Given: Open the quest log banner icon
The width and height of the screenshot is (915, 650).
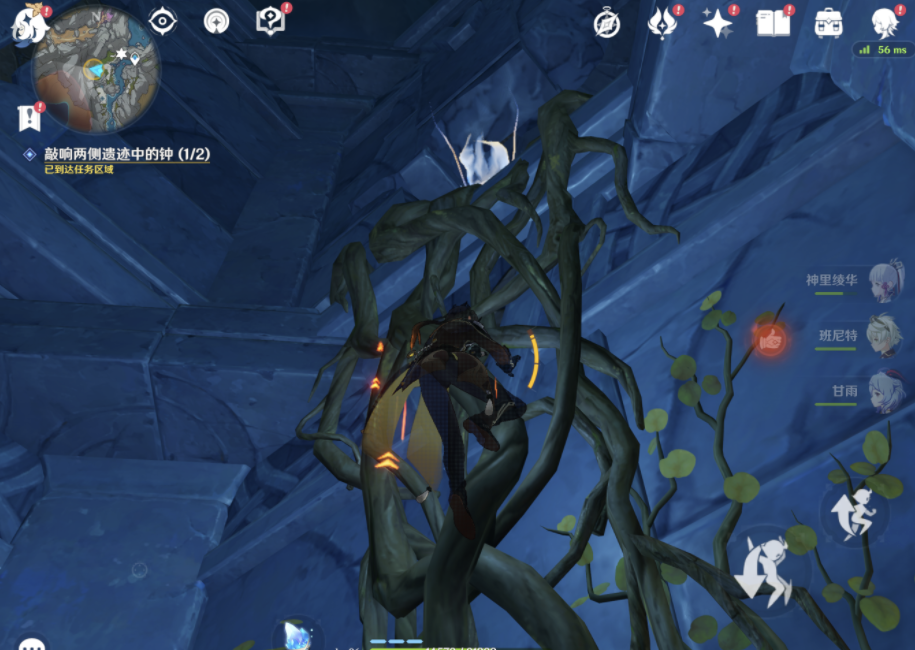Looking at the screenshot, I should (28, 118).
